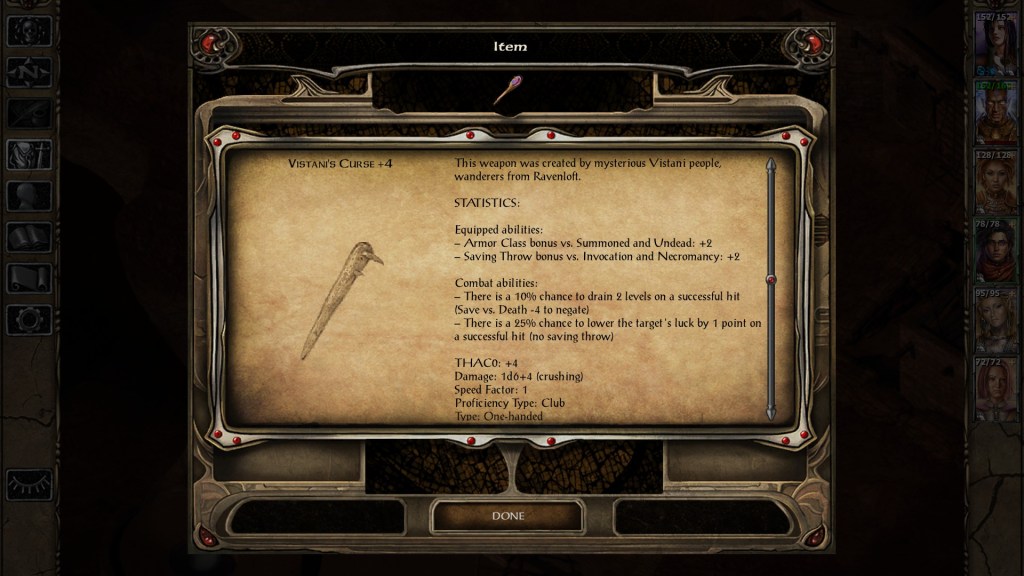This screenshot has width=1024, height=576.
Task: Close the item window with Done
Action: point(507,516)
